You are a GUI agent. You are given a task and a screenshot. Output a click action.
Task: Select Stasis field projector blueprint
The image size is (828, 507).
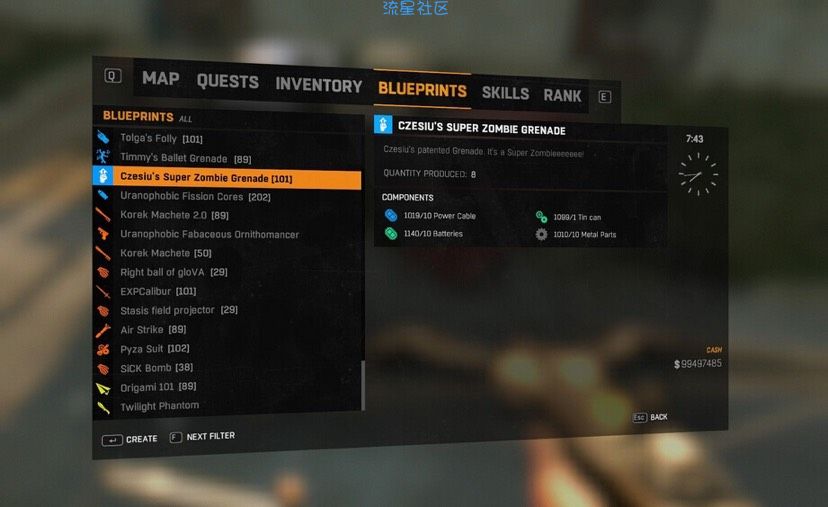178,310
